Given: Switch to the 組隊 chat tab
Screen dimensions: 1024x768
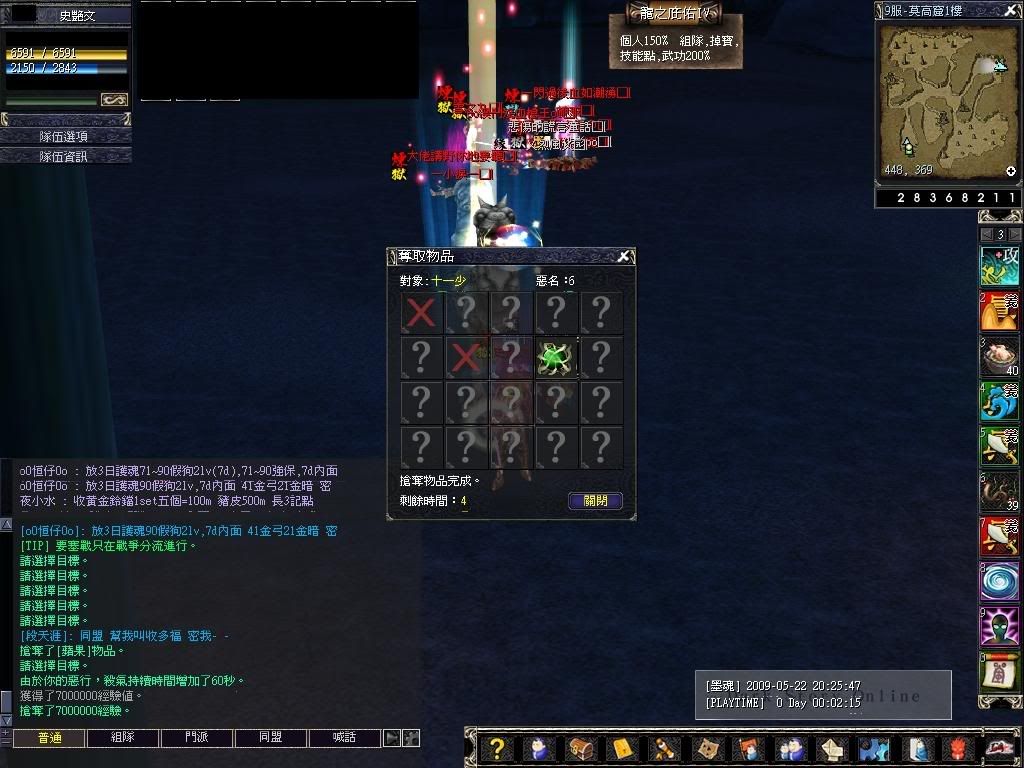Looking at the screenshot, I should [x=122, y=738].
